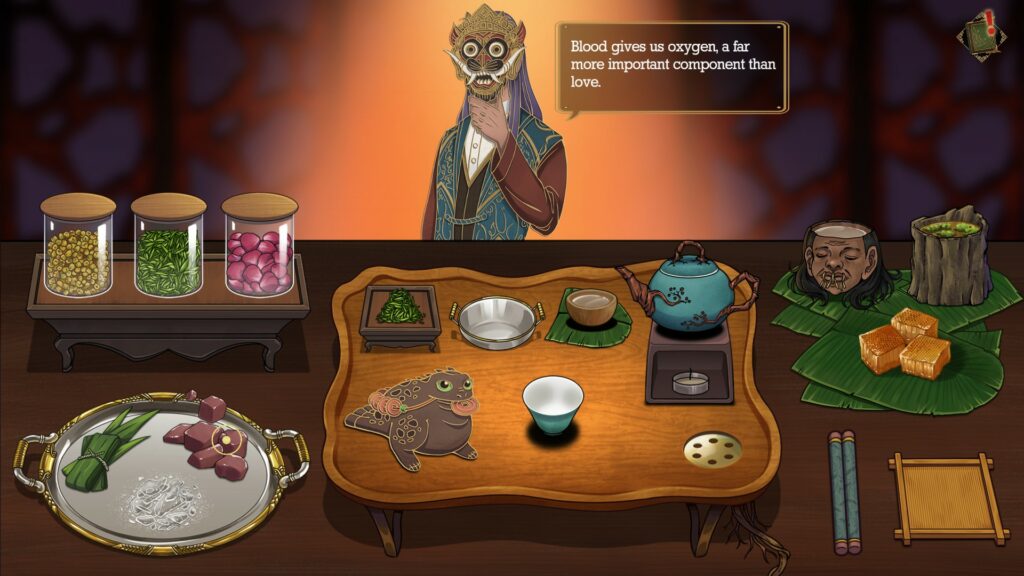Pick the honeycomb cubes on the banana leaf
Screen dimensions: 1024x576
pos(905,342)
